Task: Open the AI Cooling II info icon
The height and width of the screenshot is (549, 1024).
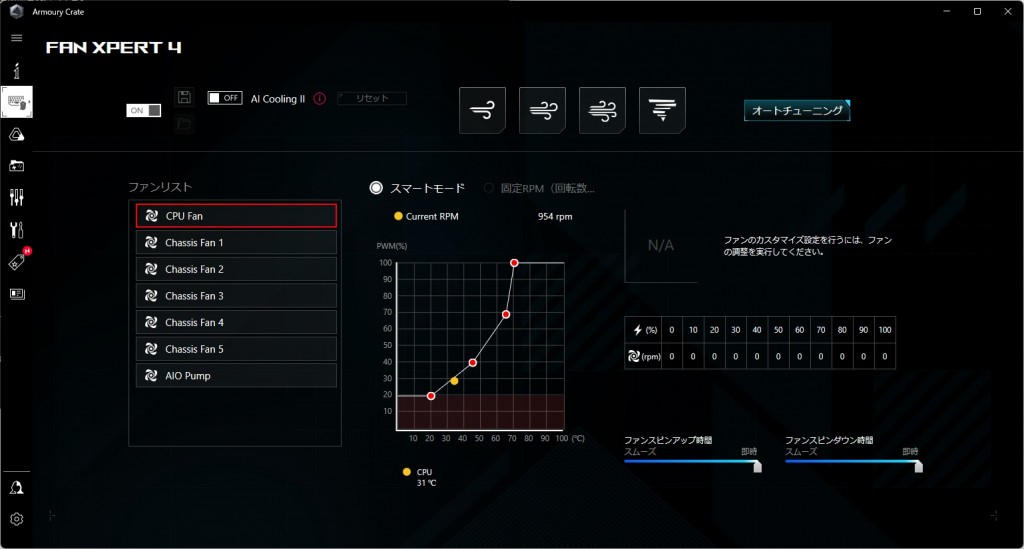Action: coord(320,99)
